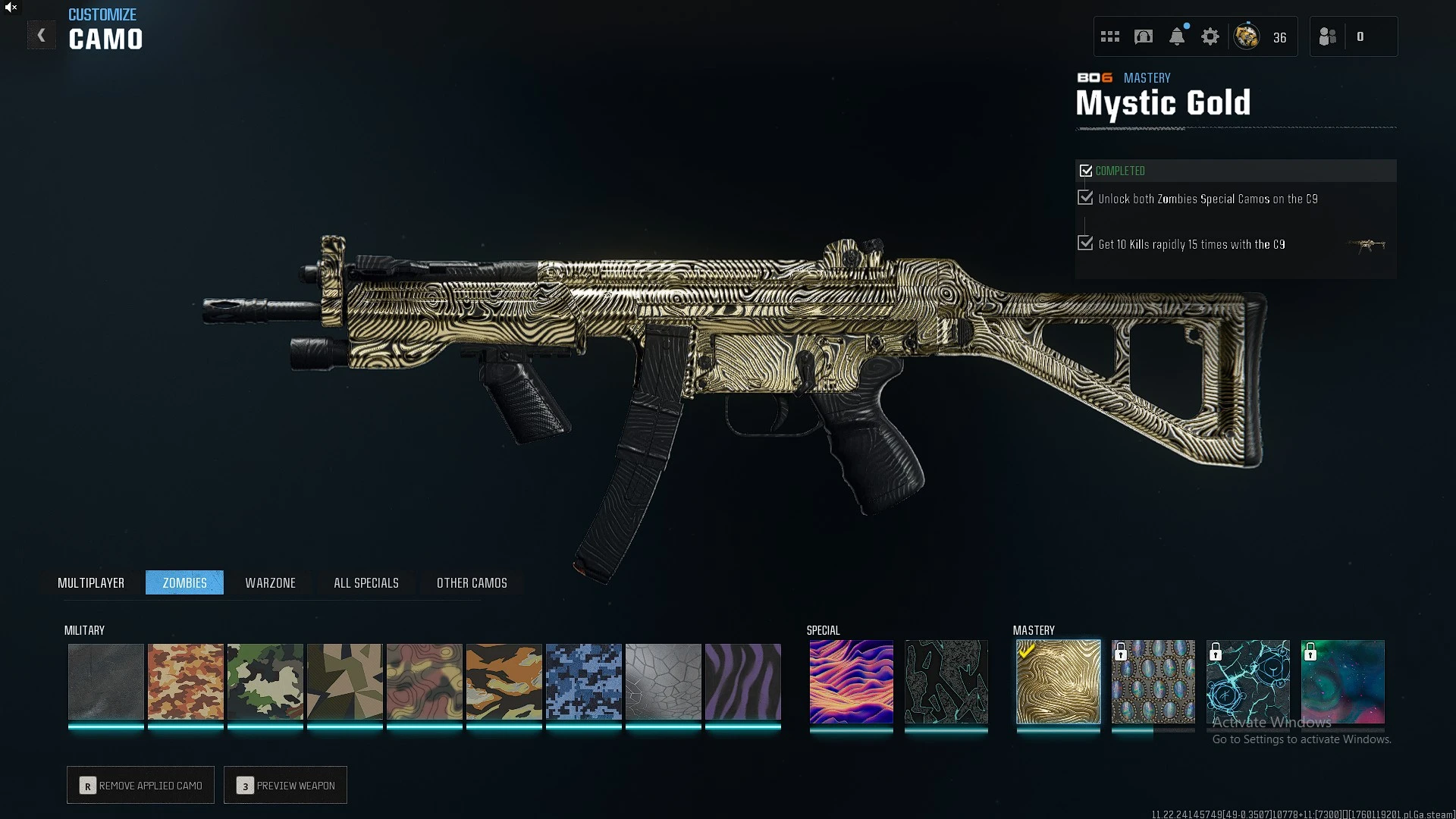The image size is (1456, 819).
Task: Open the grid menu icon
Action: [1110, 36]
